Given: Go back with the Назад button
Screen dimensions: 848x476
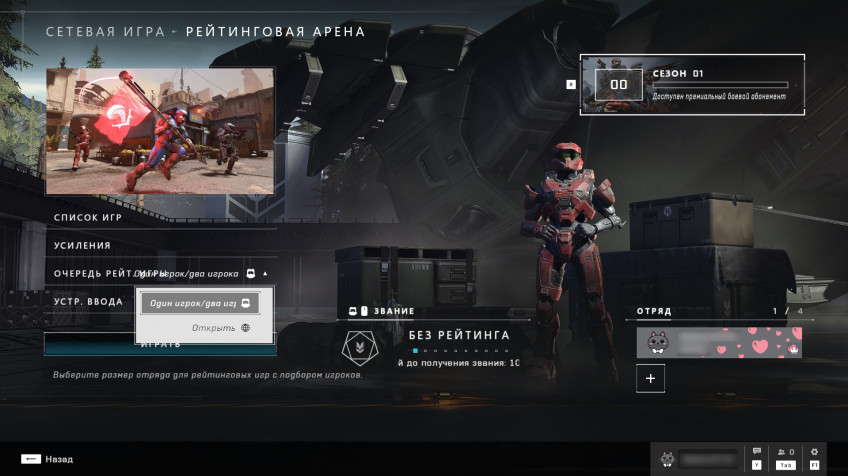Looking at the screenshot, I should pos(47,459).
